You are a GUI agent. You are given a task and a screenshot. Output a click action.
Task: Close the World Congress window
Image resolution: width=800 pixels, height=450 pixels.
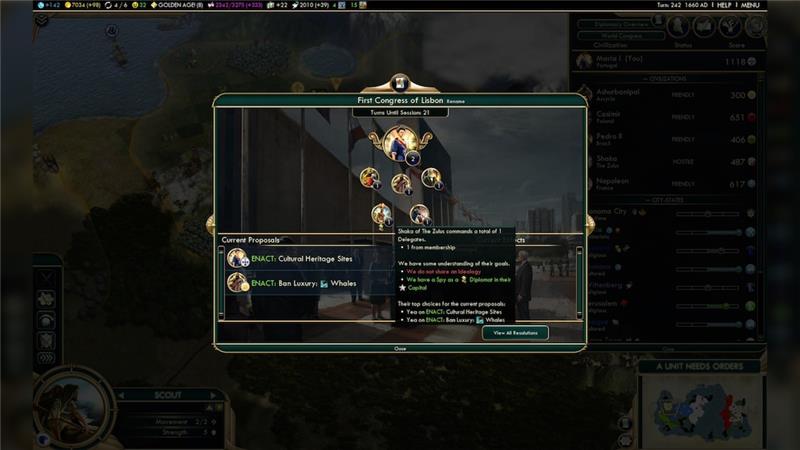click(399, 349)
